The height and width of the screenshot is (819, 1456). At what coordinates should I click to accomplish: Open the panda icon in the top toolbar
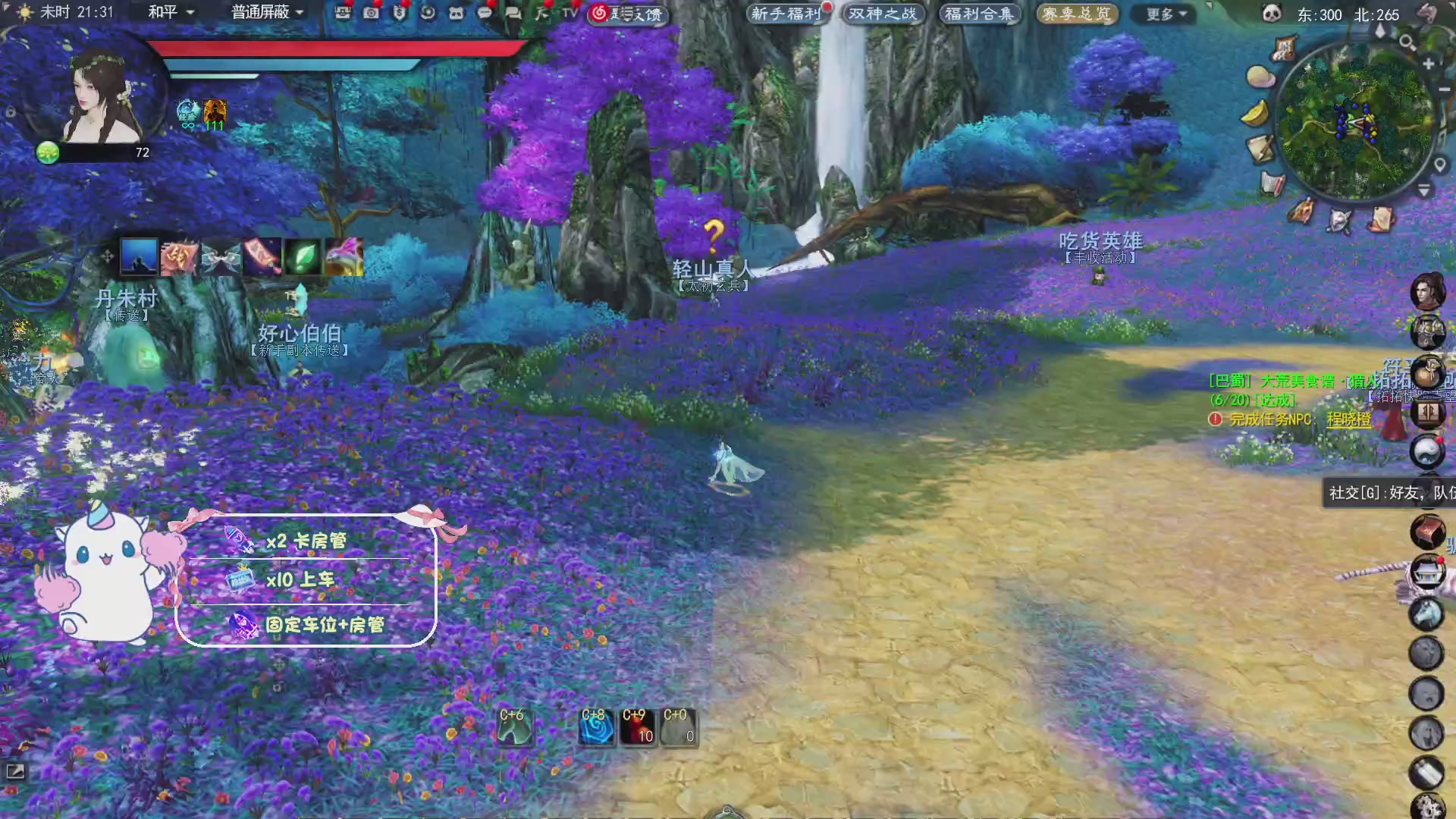coord(457,13)
